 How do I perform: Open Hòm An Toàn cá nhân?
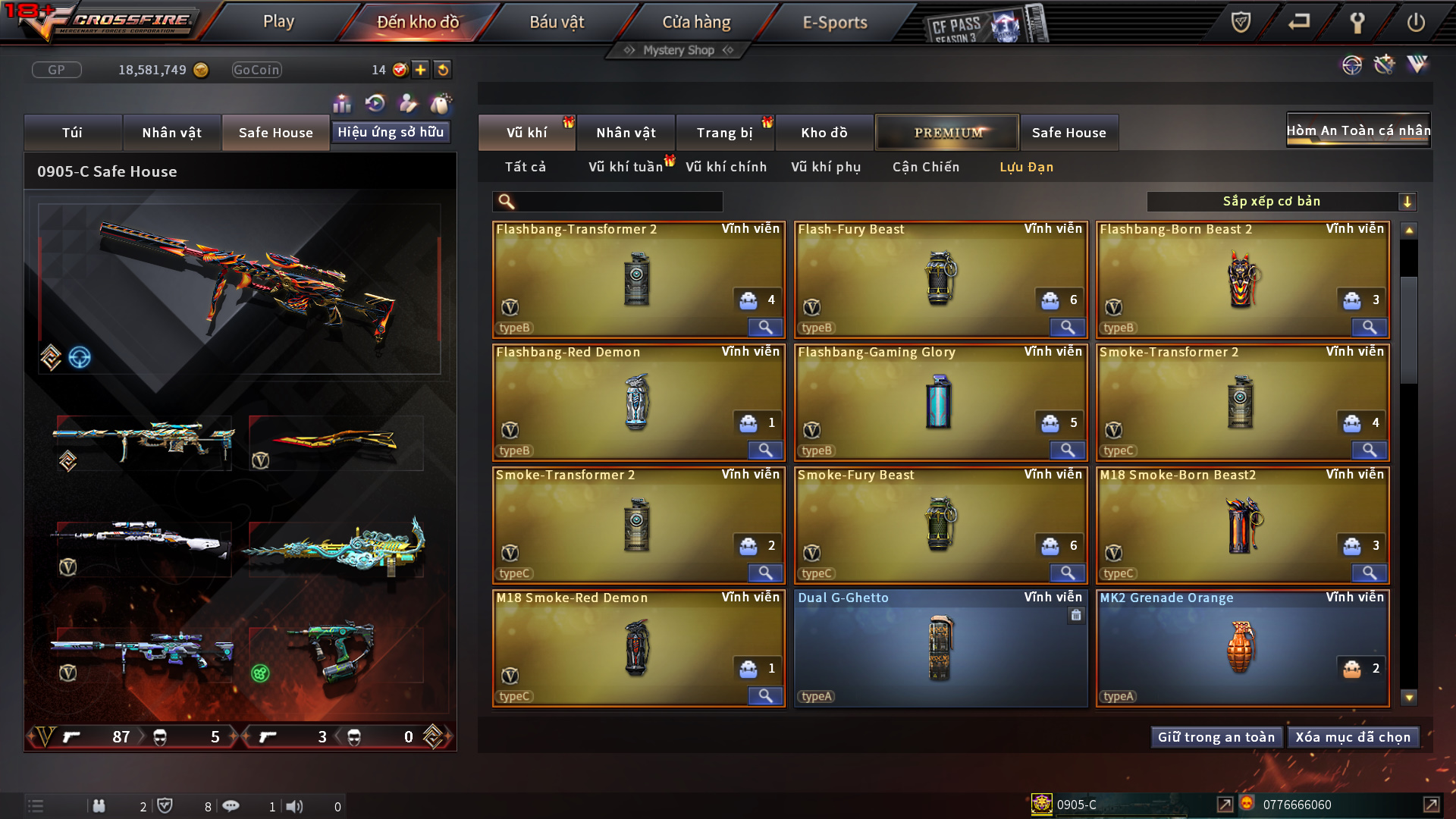pos(1357,130)
